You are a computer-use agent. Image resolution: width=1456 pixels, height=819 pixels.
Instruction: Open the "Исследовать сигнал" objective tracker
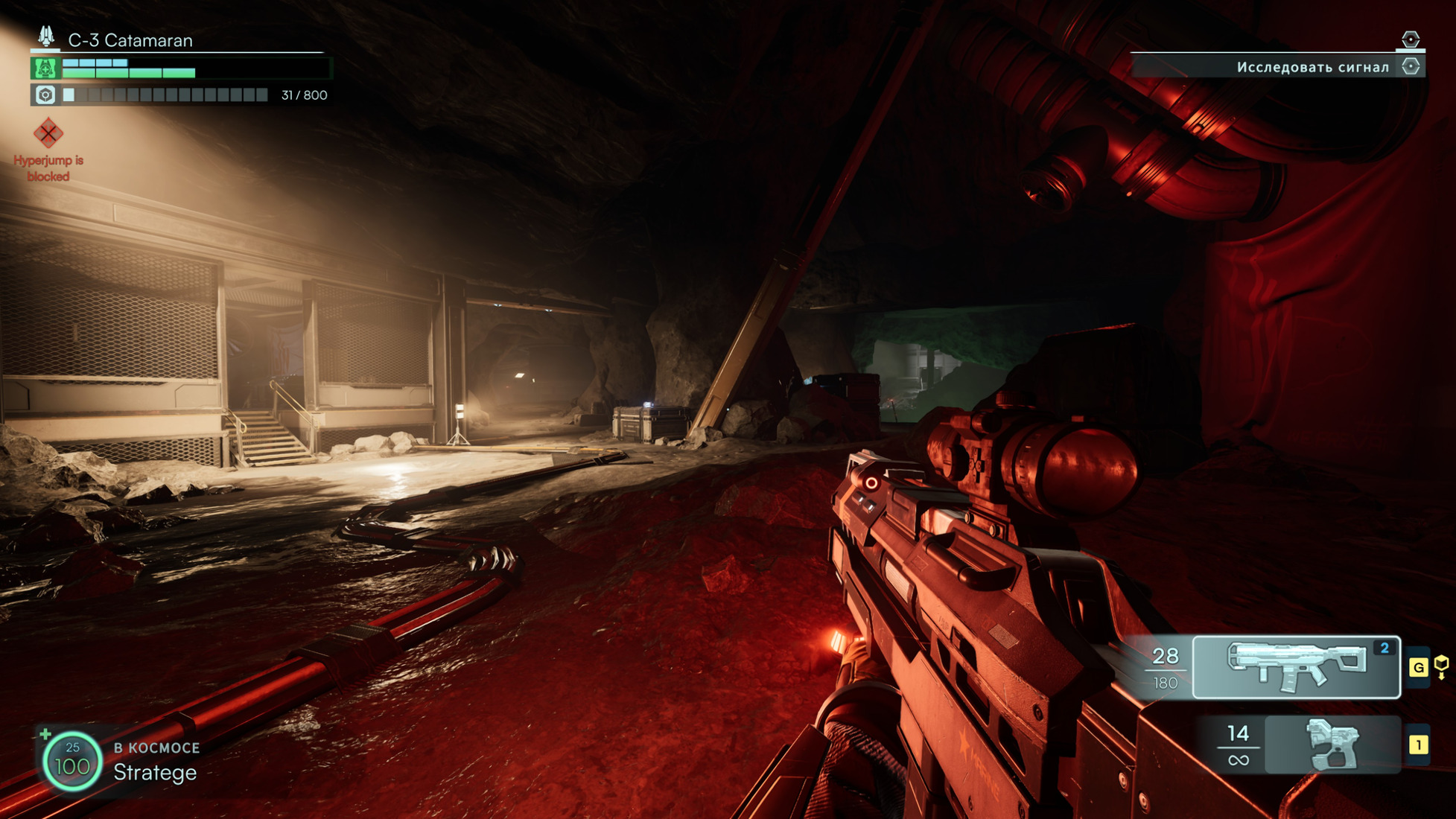tap(1312, 67)
